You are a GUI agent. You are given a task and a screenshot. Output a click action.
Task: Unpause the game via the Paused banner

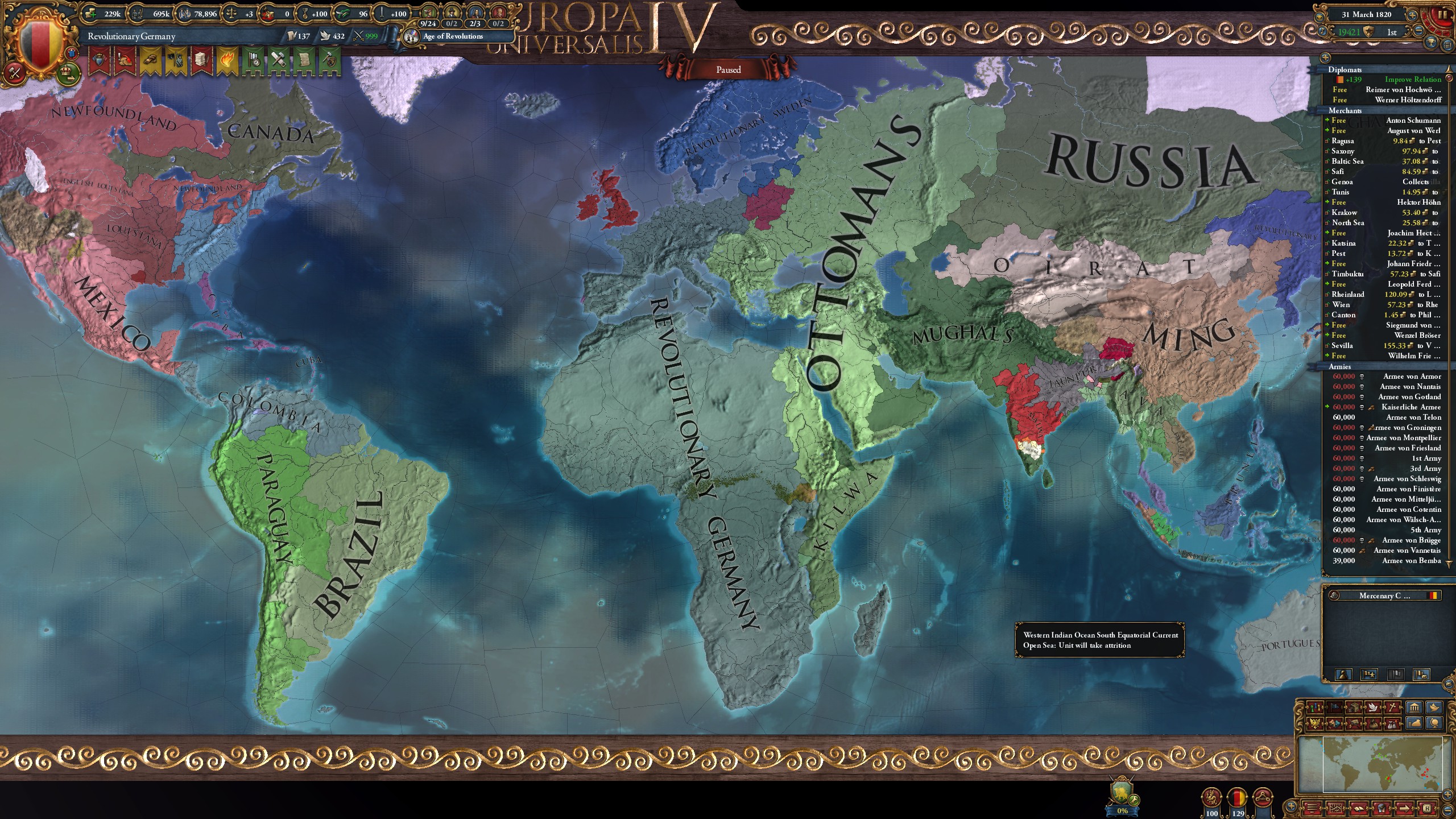[x=728, y=69]
